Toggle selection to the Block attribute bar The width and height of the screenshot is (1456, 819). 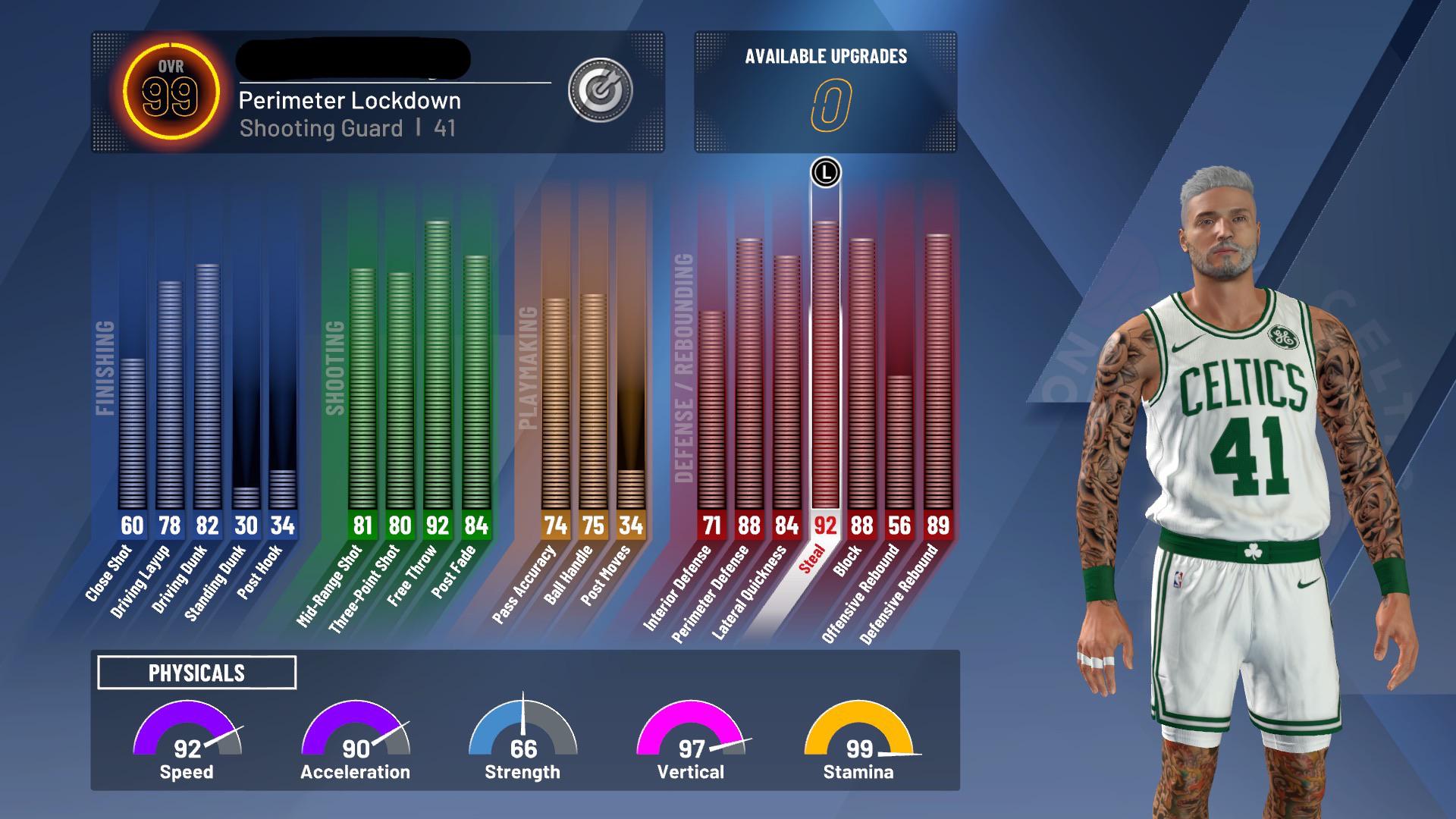pyautogui.click(x=862, y=379)
